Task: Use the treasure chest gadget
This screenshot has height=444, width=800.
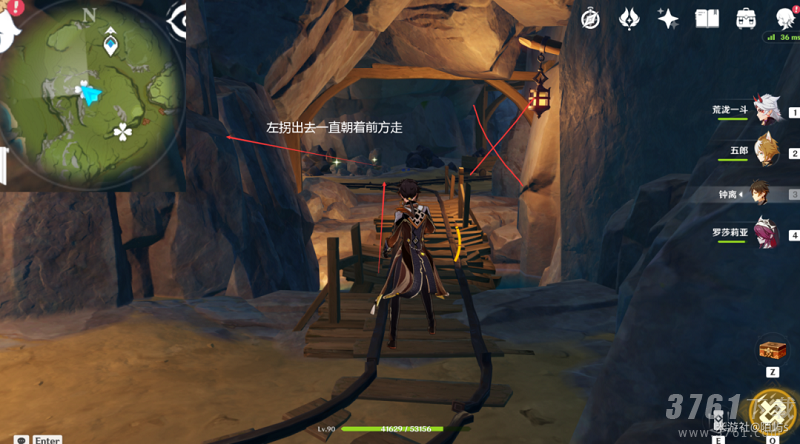Action: [x=772, y=351]
